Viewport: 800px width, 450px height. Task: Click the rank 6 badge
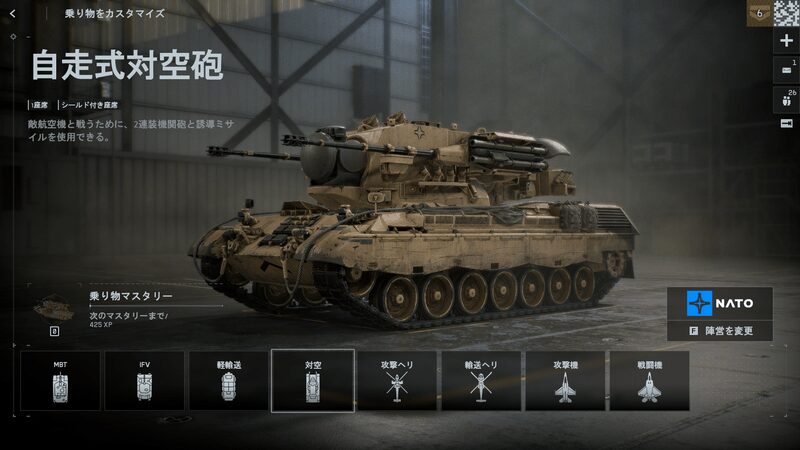click(x=760, y=13)
